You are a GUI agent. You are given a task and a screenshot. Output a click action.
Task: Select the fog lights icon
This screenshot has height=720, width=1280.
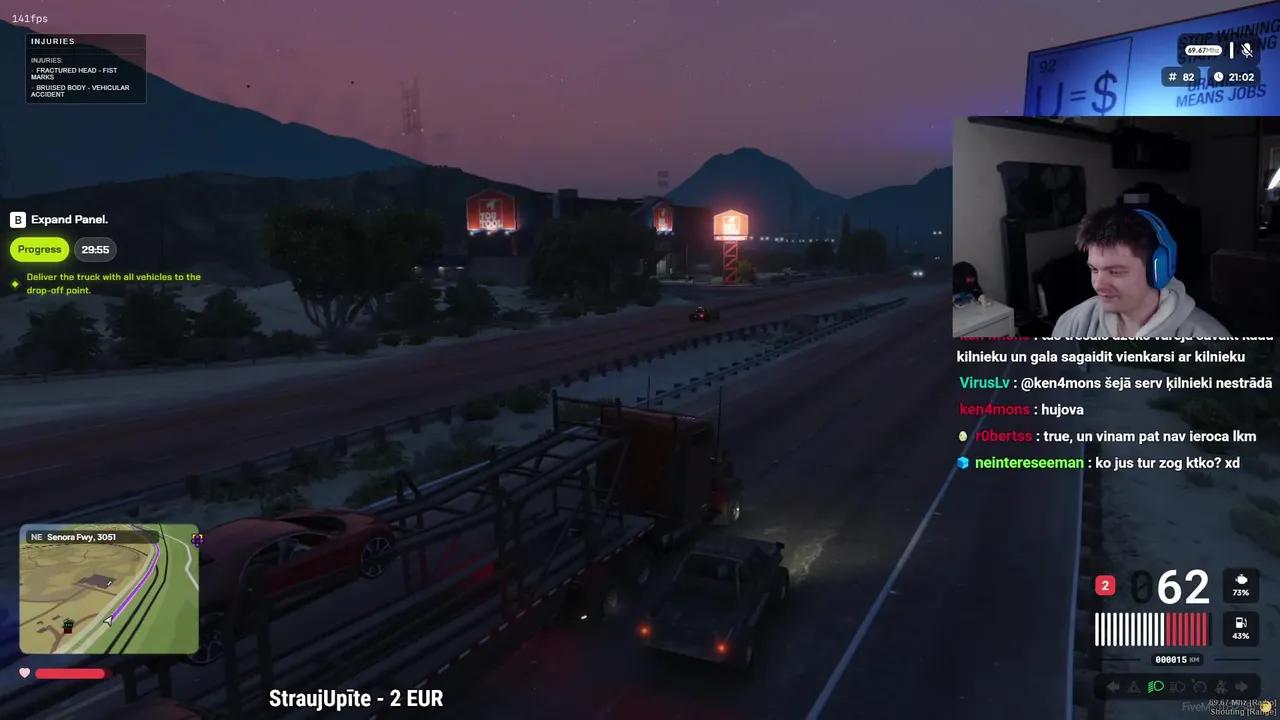point(1176,686)
